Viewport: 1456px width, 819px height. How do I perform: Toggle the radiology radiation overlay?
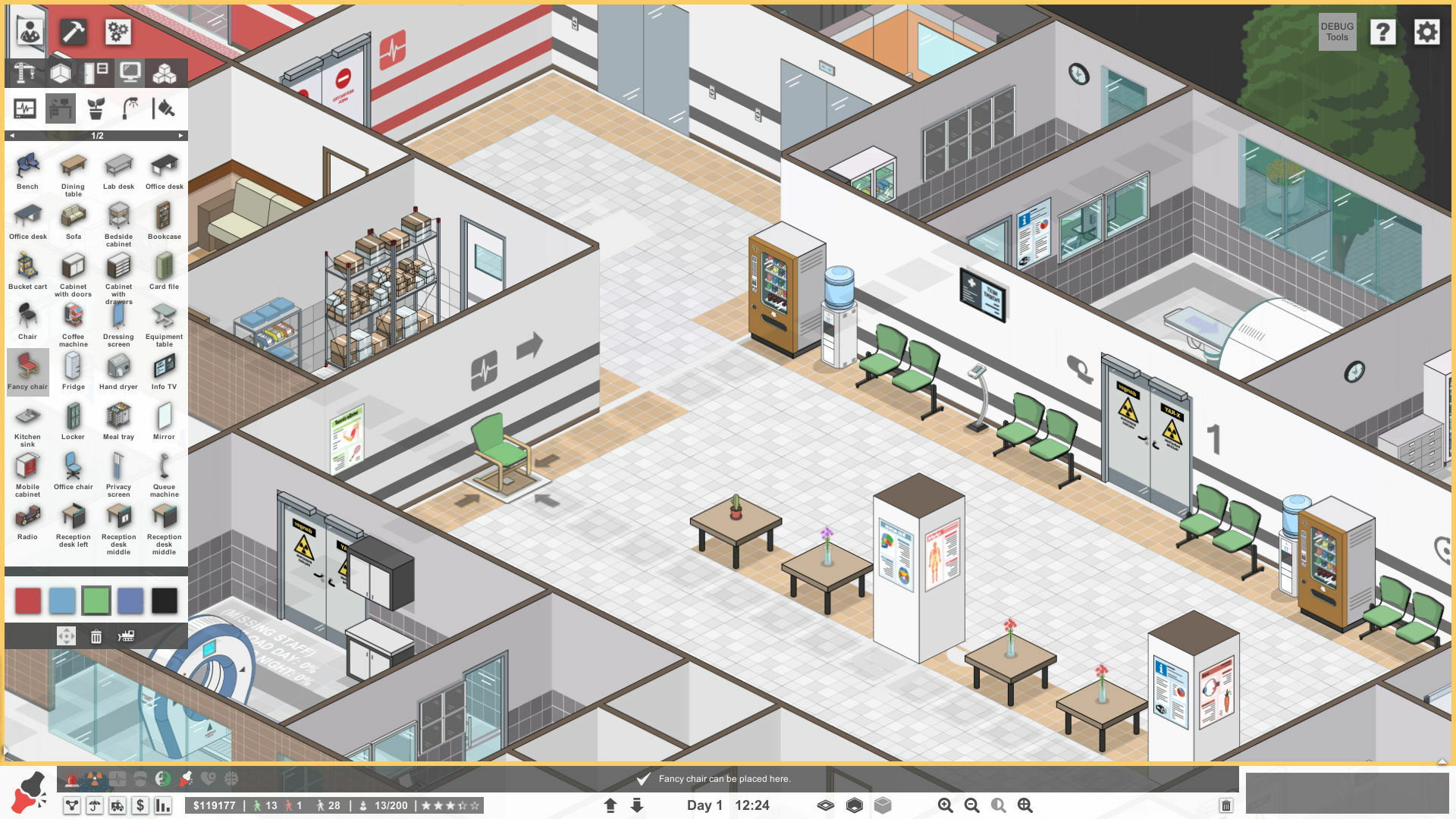coord(93,779)
